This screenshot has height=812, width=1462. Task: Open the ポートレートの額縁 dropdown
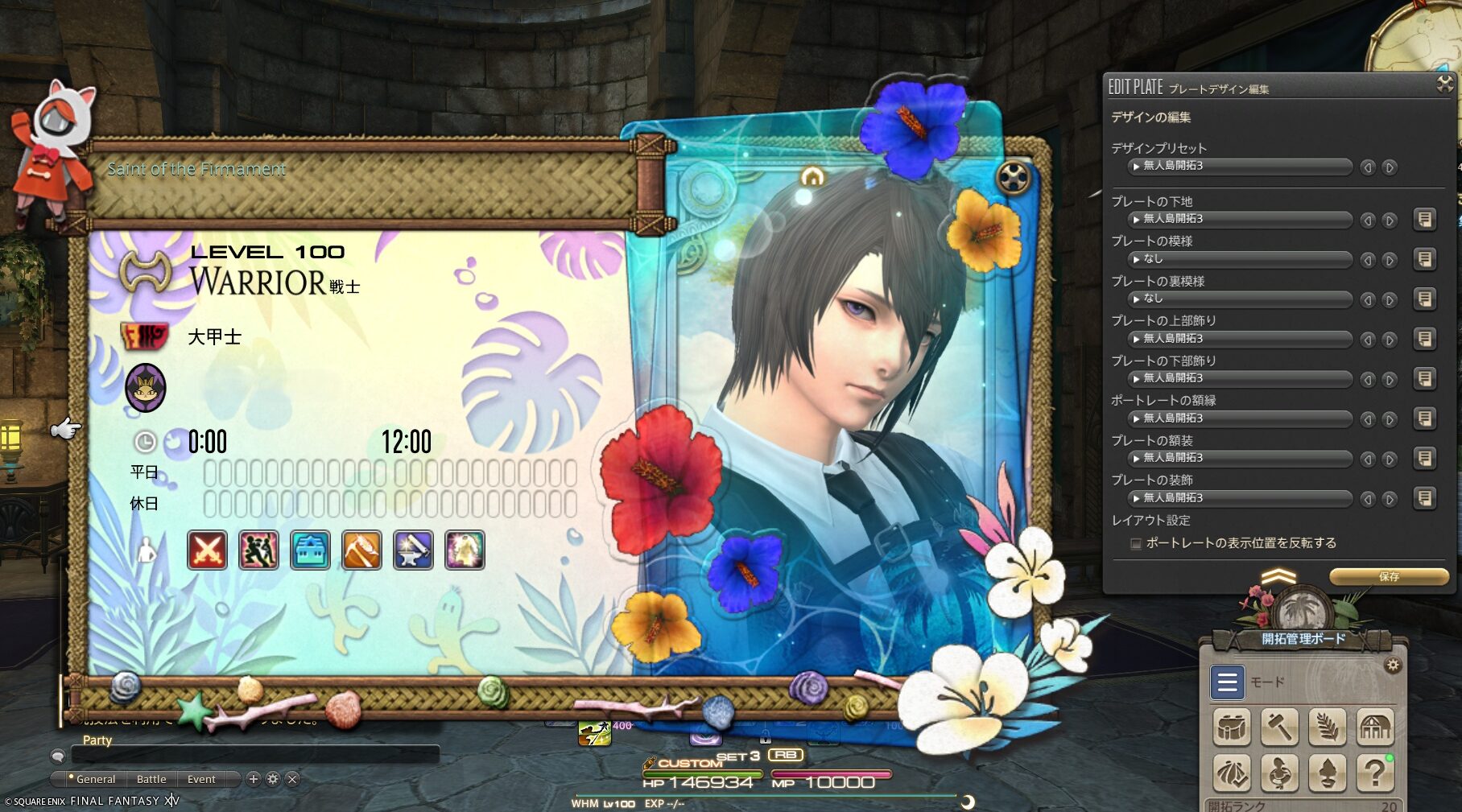pyautogui.click(x=1240, y=418)
